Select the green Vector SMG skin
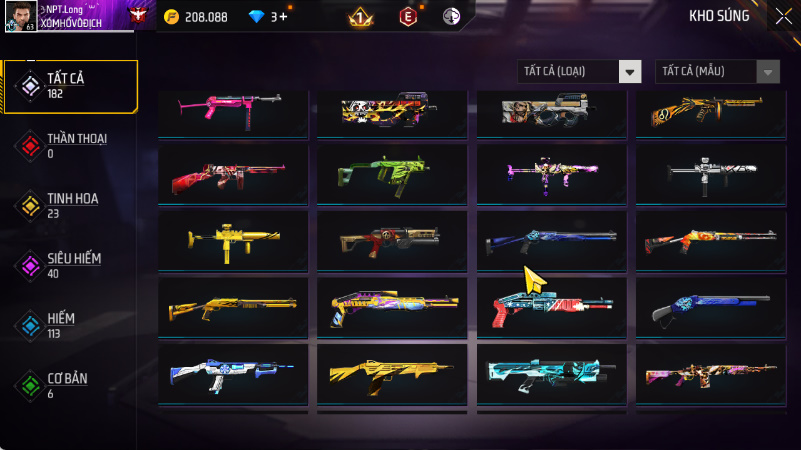This screenshot has width=801, height=450. tap(392, 174)
